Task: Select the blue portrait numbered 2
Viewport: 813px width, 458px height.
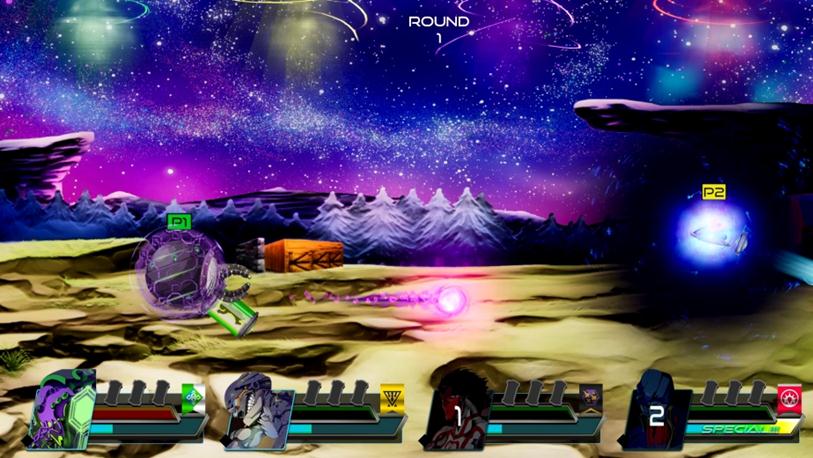Action: point(655,413)
